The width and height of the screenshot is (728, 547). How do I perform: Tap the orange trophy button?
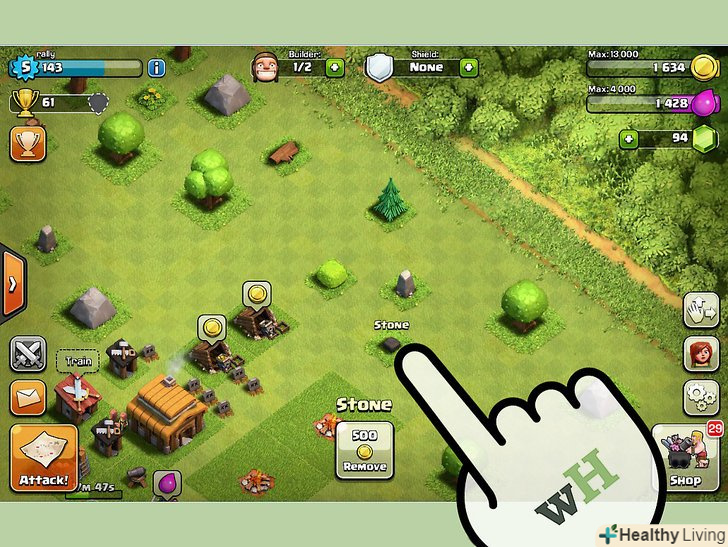[27, 143]
